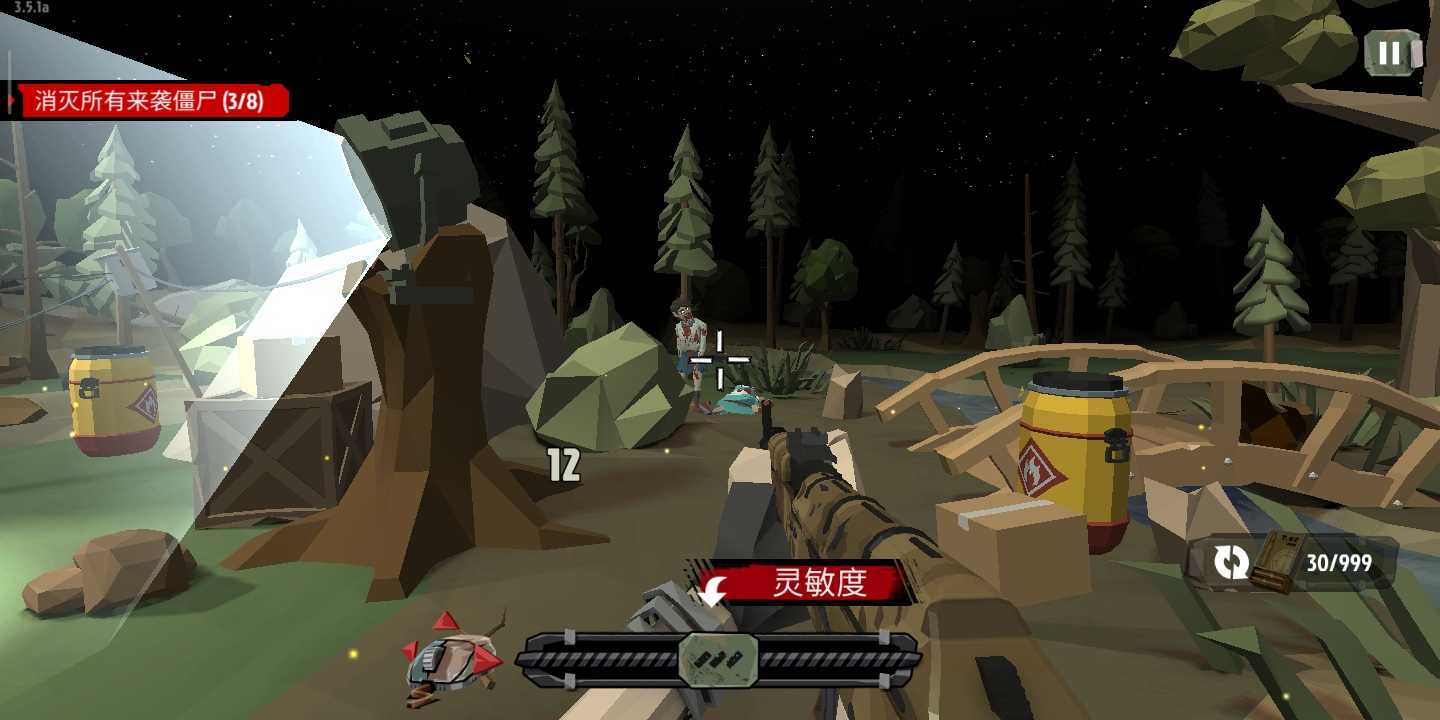This screenshot has width=1440, height=720.
Task: Tap the floating damage number 12
Action: click(x=562, y=463)
